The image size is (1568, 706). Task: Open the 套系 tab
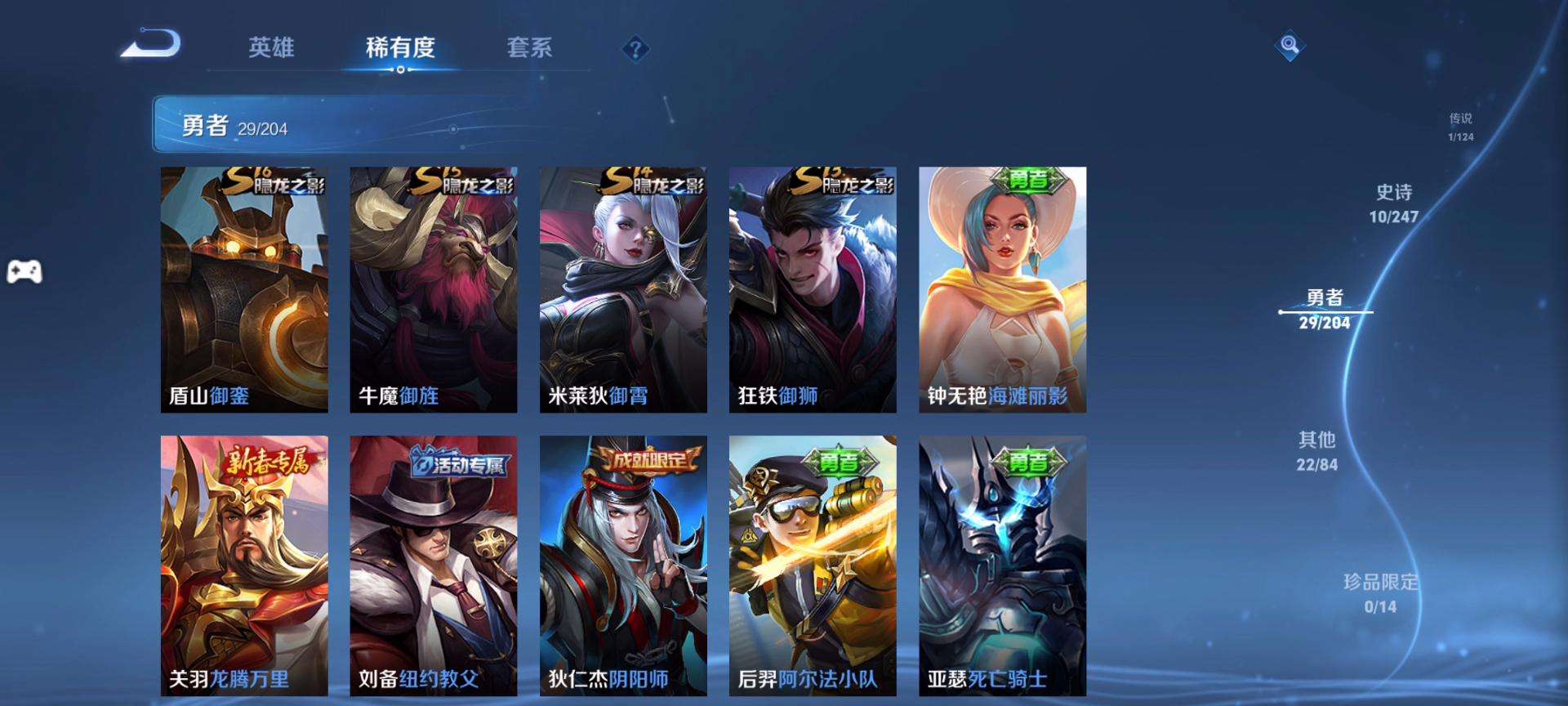click(529, 47)
